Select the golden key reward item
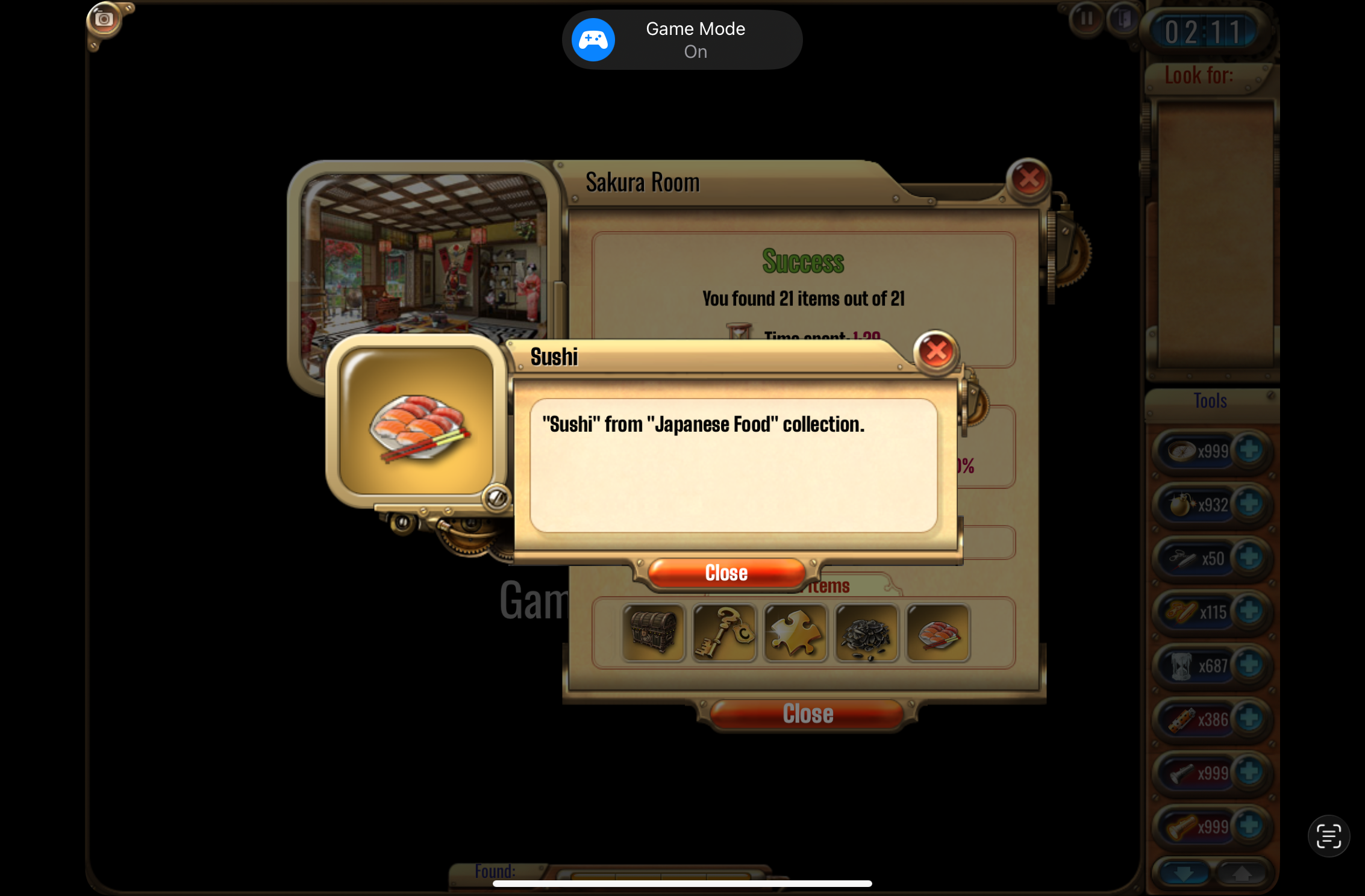This screenshot has height=896, width=1365. tap(724, 633)
